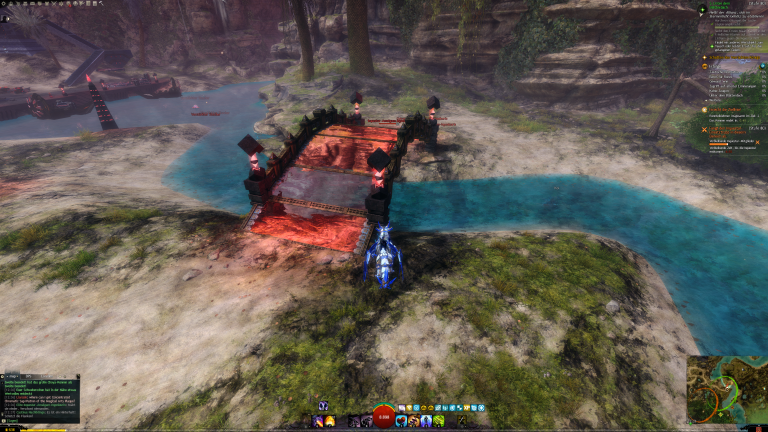This screenshot has width=768, height=432.
Task: Open the minimap in the bottom-right corner
Action: pos(726,390)
